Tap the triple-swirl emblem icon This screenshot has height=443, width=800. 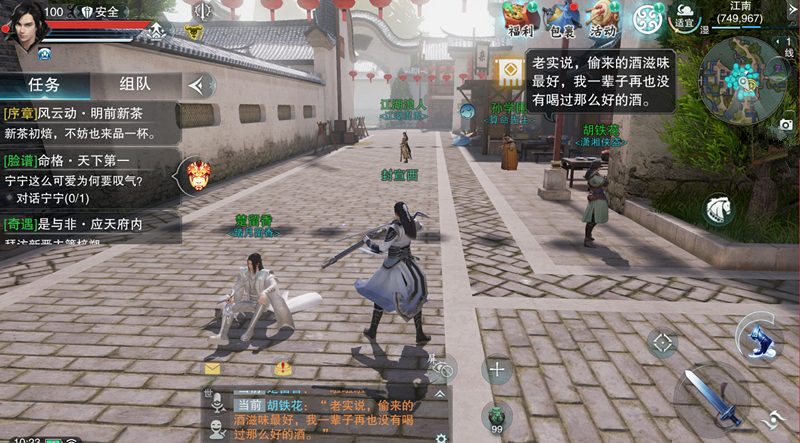(x=647, y=18)
